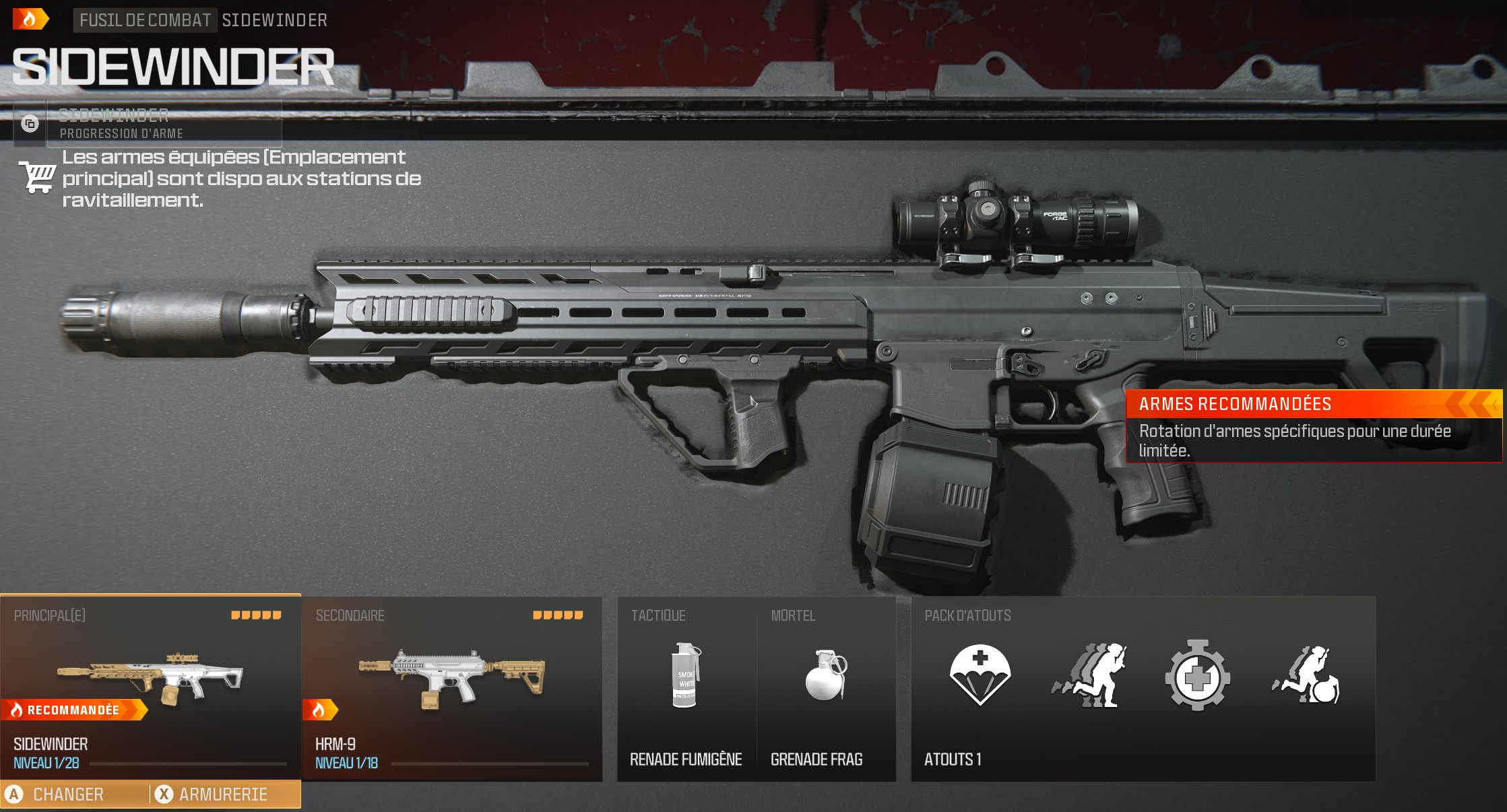Click the Armes Recommandées banner
The image size is (1507, 812).
[x=1314, y=426]
